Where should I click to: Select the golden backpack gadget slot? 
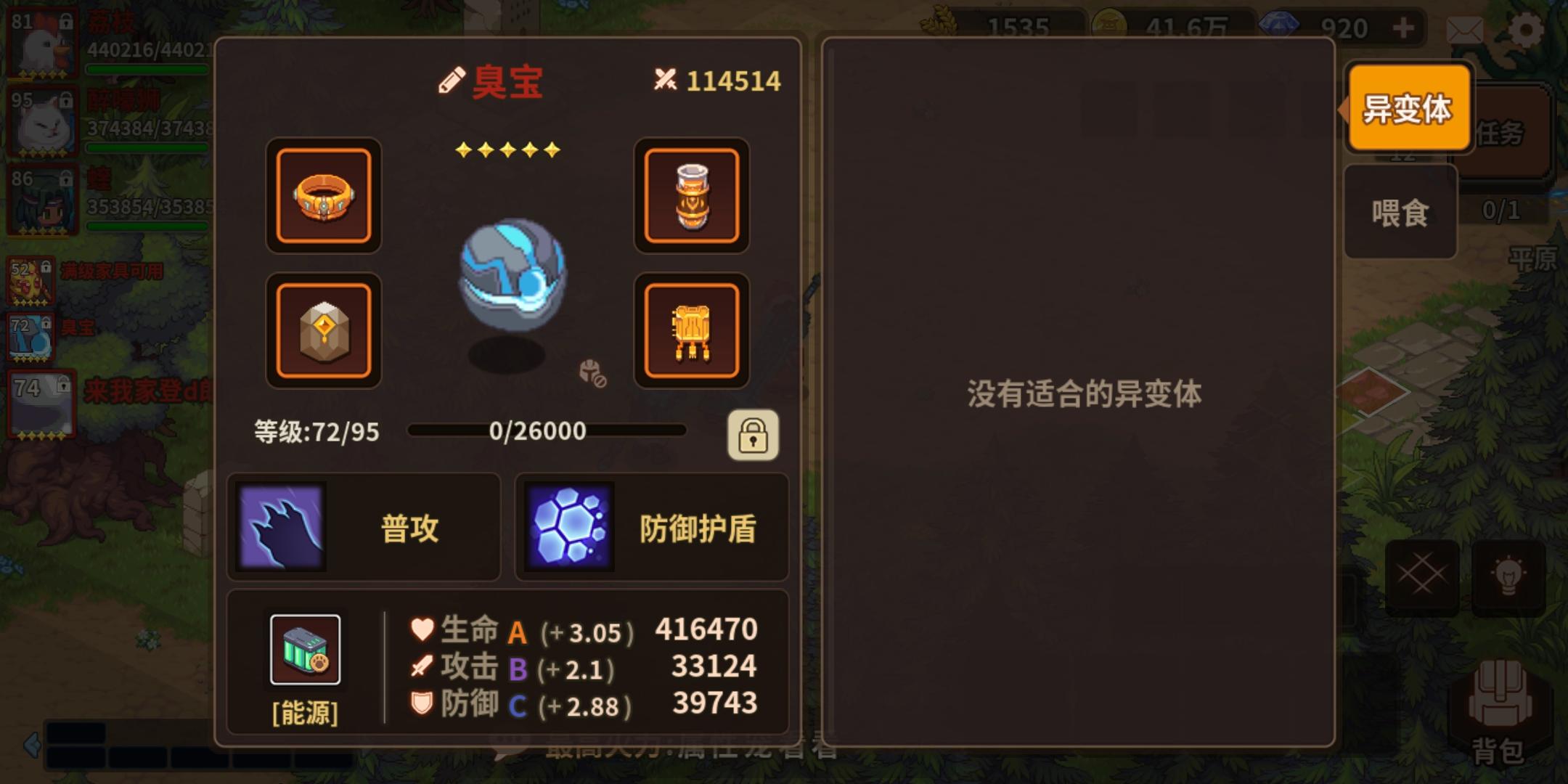tap(693, 331)
